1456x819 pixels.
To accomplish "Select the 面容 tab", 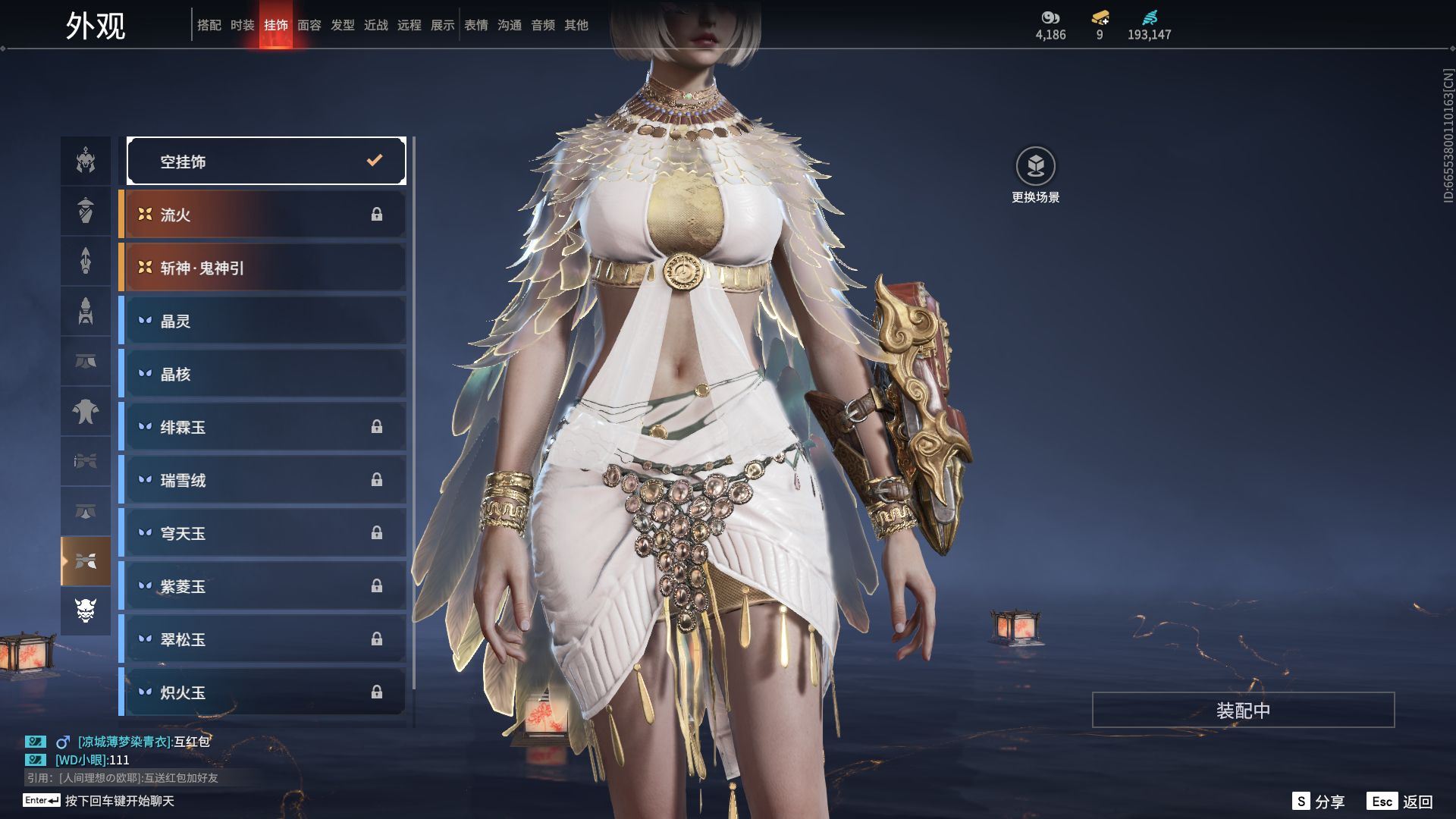I will click(x=309, y=25).
